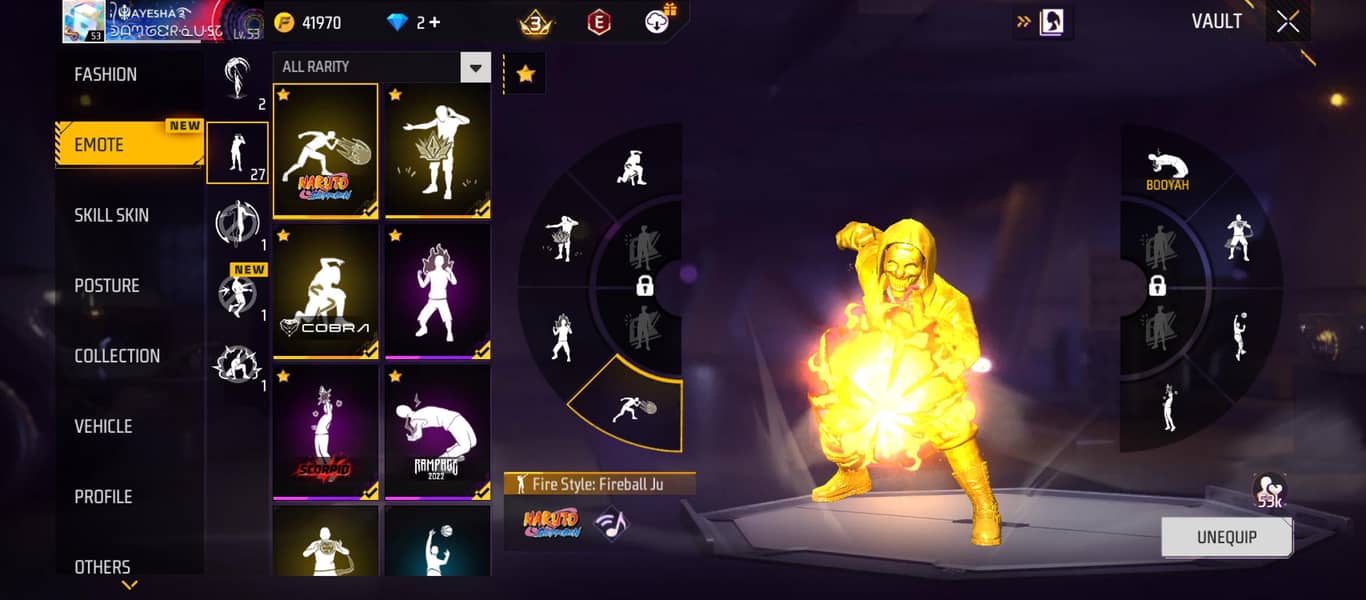Choose the Scorpio emote tile

coord(325,431)
